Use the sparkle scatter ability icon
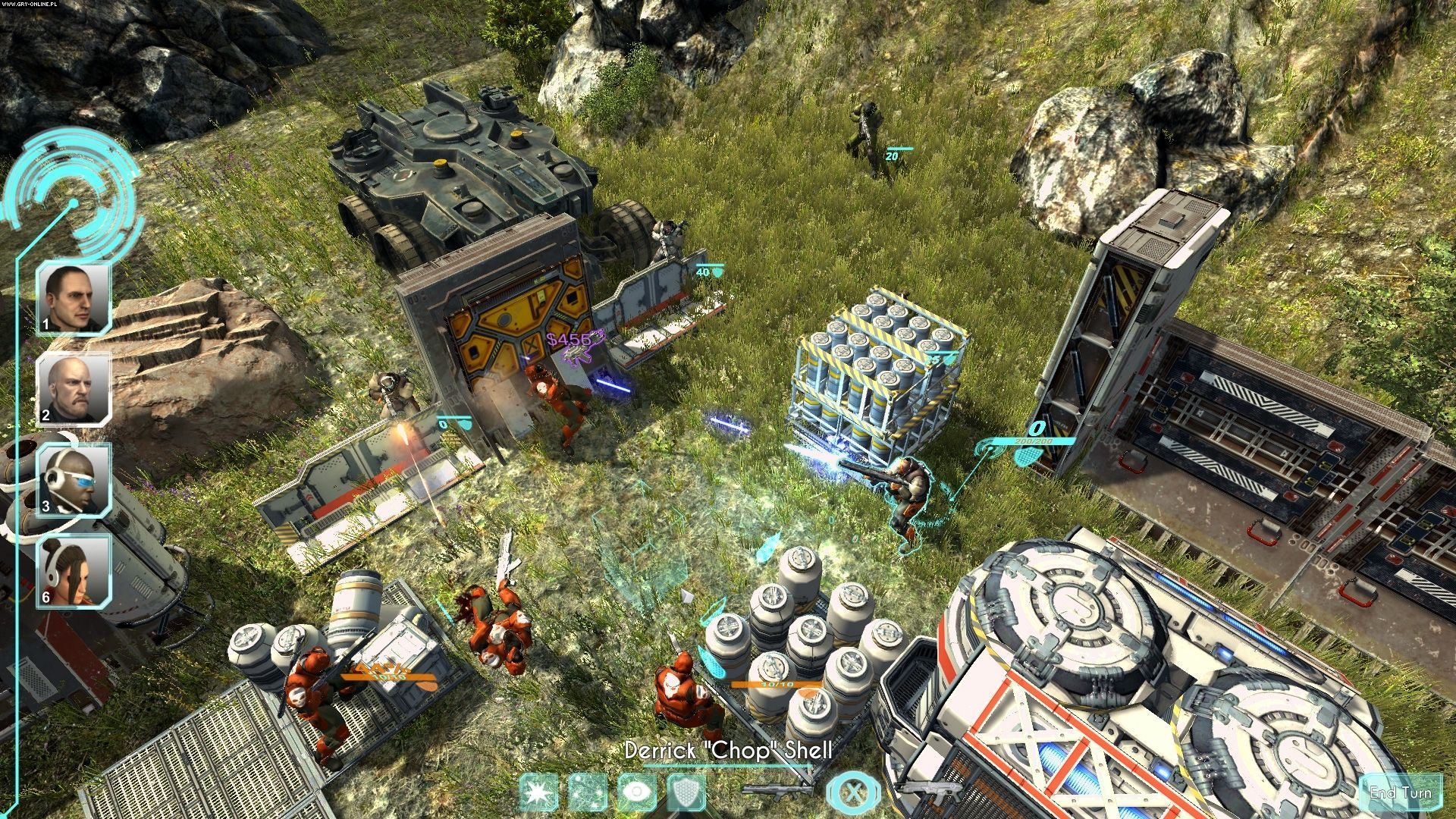1456x819 pixels. pyautogui.click(x=587, y=792)
